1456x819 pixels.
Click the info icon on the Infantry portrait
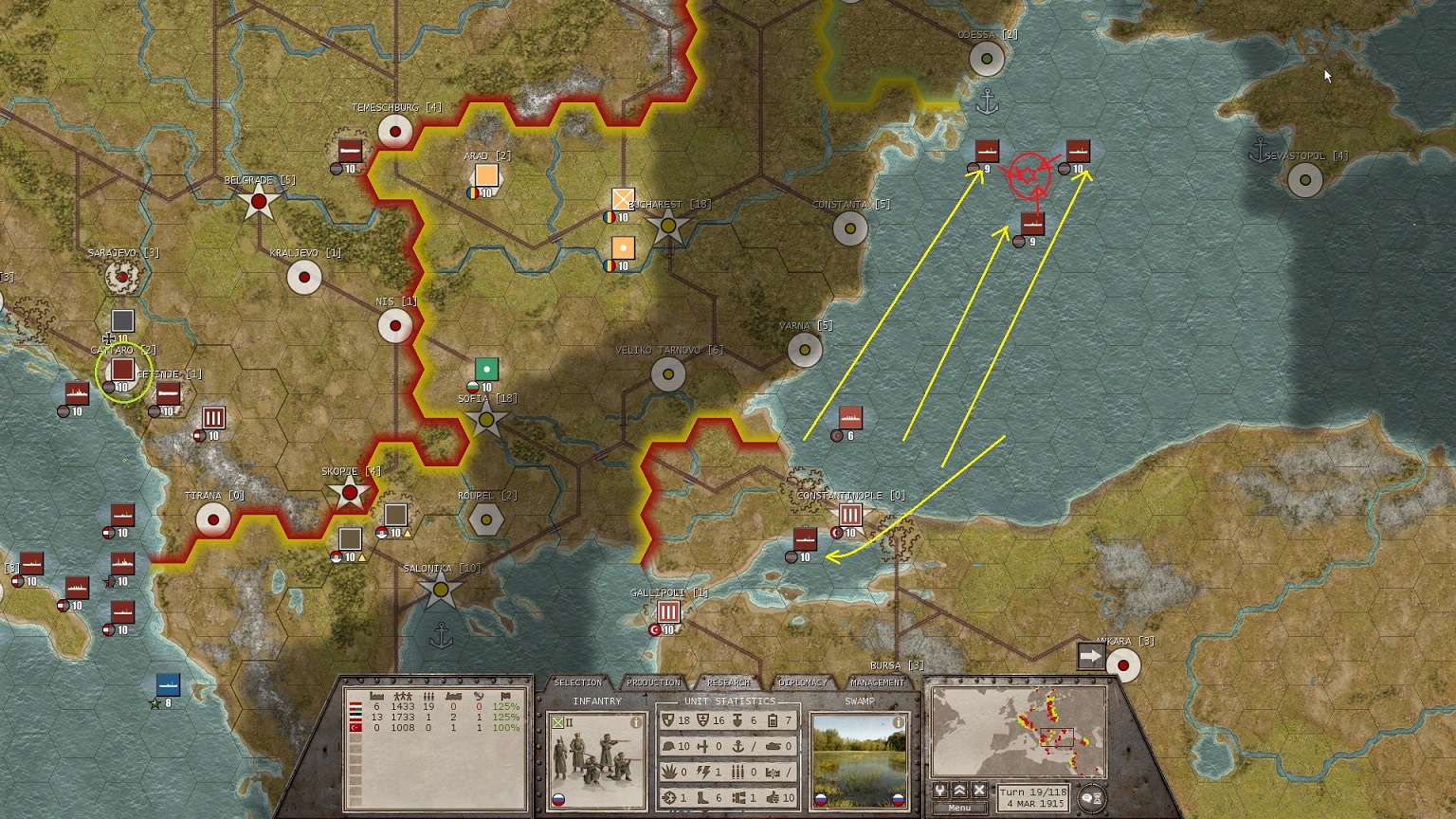pyautogui.click(x=635, y=723)
